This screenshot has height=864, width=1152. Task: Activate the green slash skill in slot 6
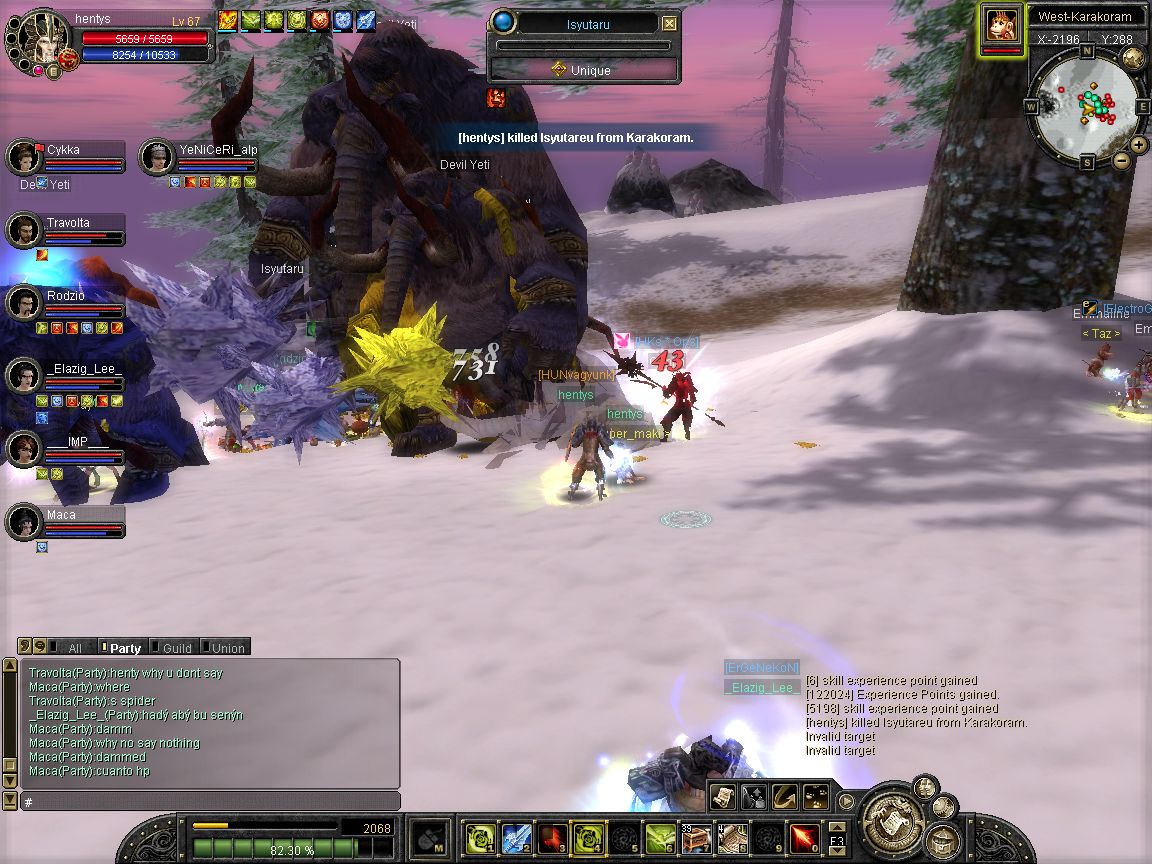[x=659, y=837]
